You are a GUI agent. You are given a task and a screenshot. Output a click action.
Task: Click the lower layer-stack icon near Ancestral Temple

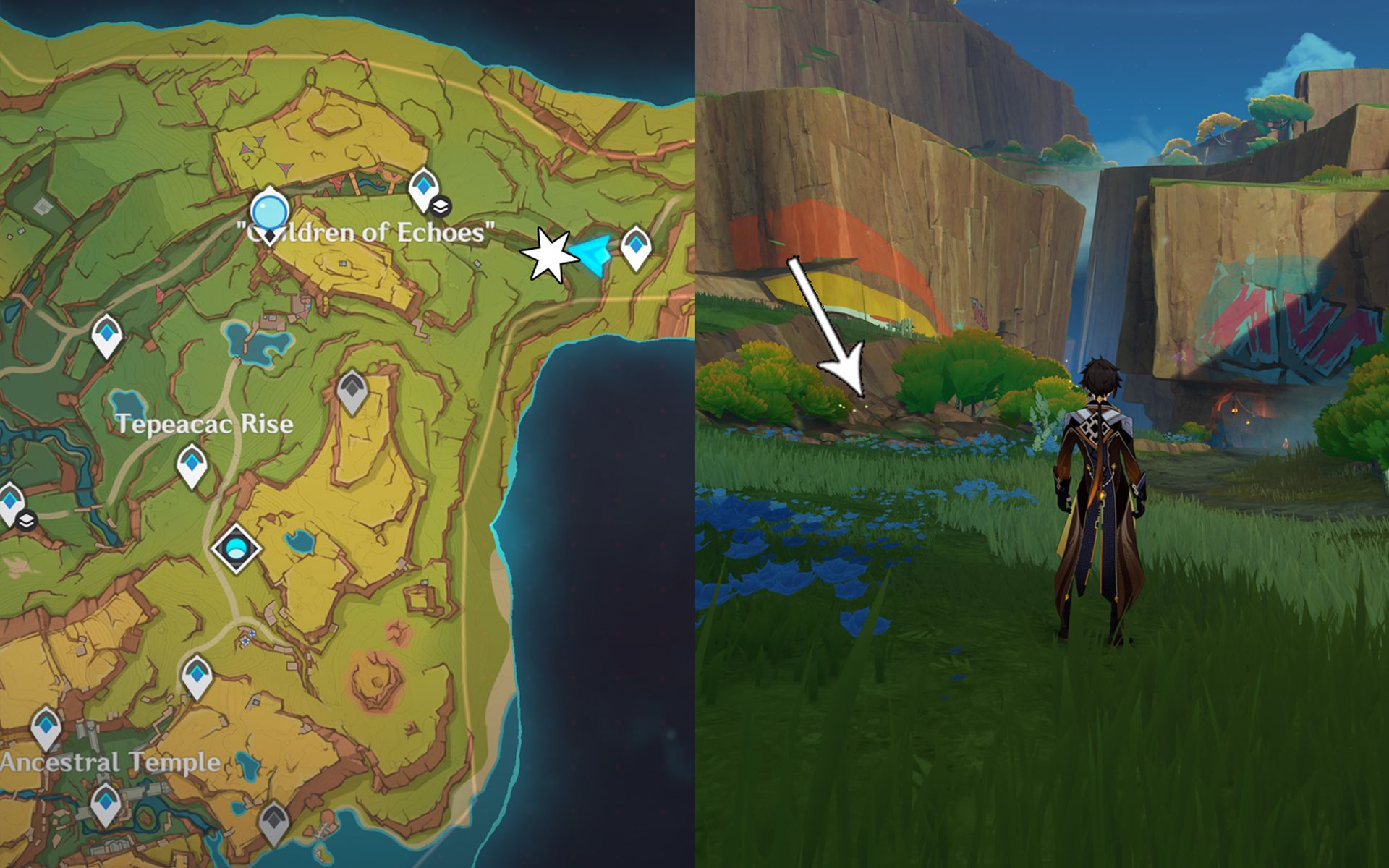[27, 520]
